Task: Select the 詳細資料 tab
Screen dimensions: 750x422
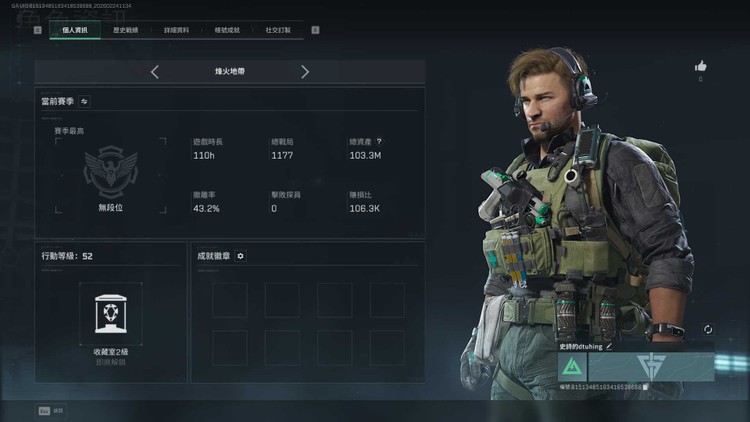Action: (x=178, y=30)
